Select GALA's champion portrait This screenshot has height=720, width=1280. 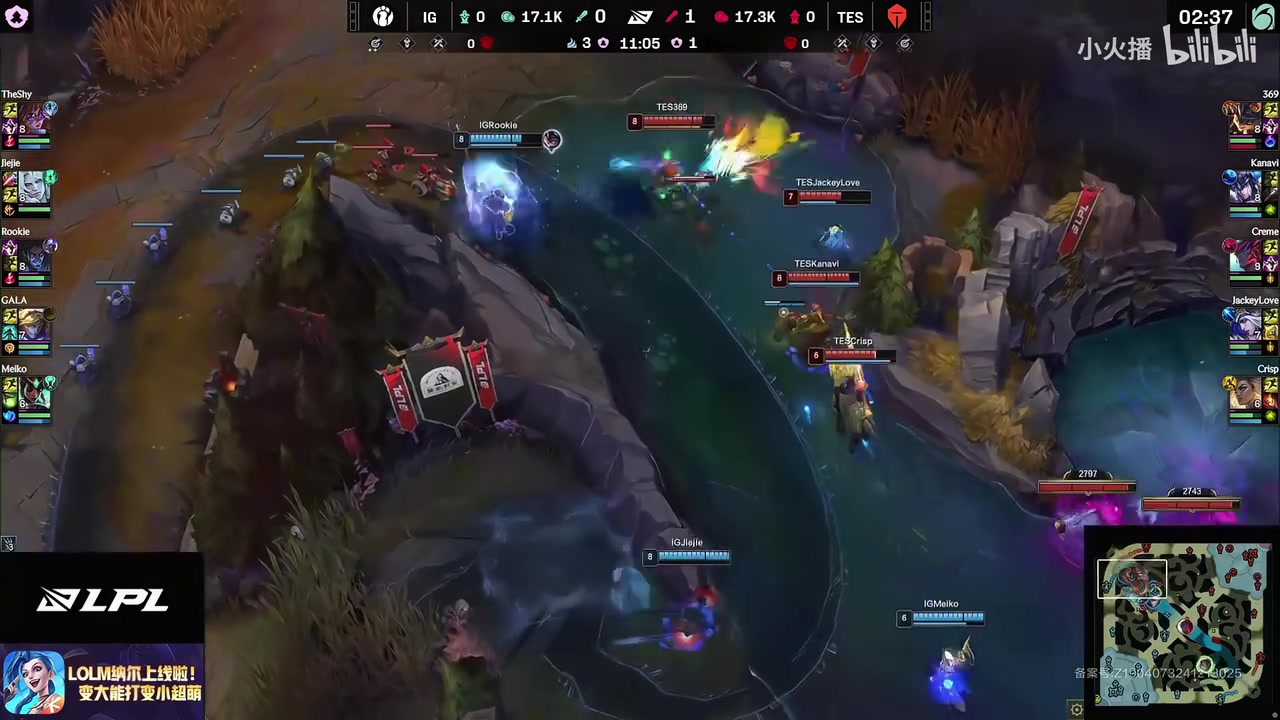[35, 324]
